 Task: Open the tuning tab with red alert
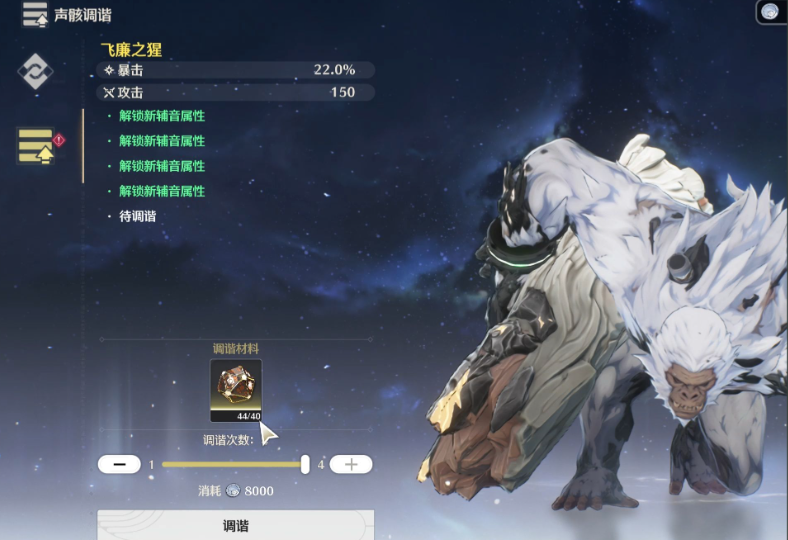[x=36, y=145]
